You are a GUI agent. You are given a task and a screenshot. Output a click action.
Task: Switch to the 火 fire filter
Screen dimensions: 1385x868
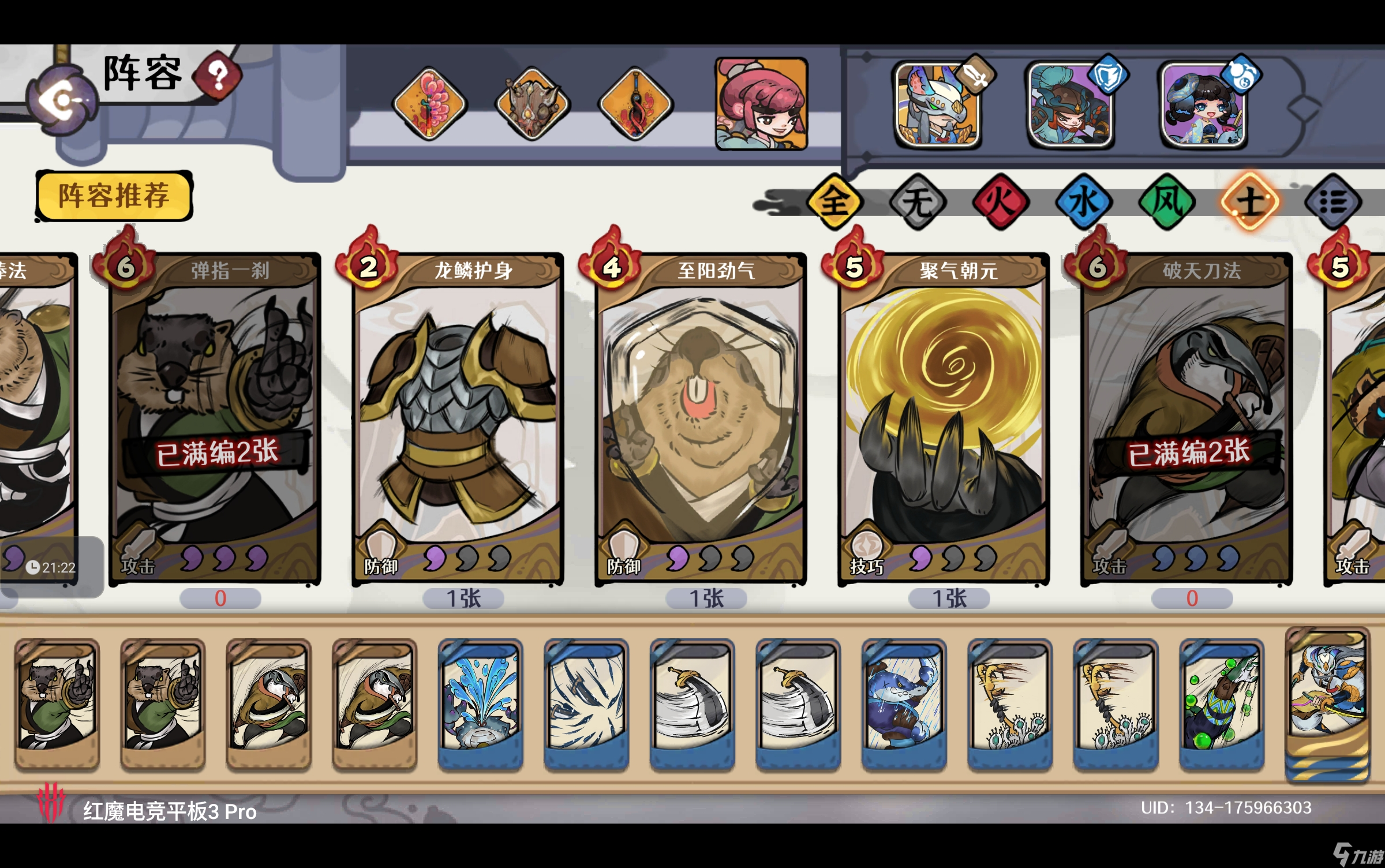[1001, 201]
